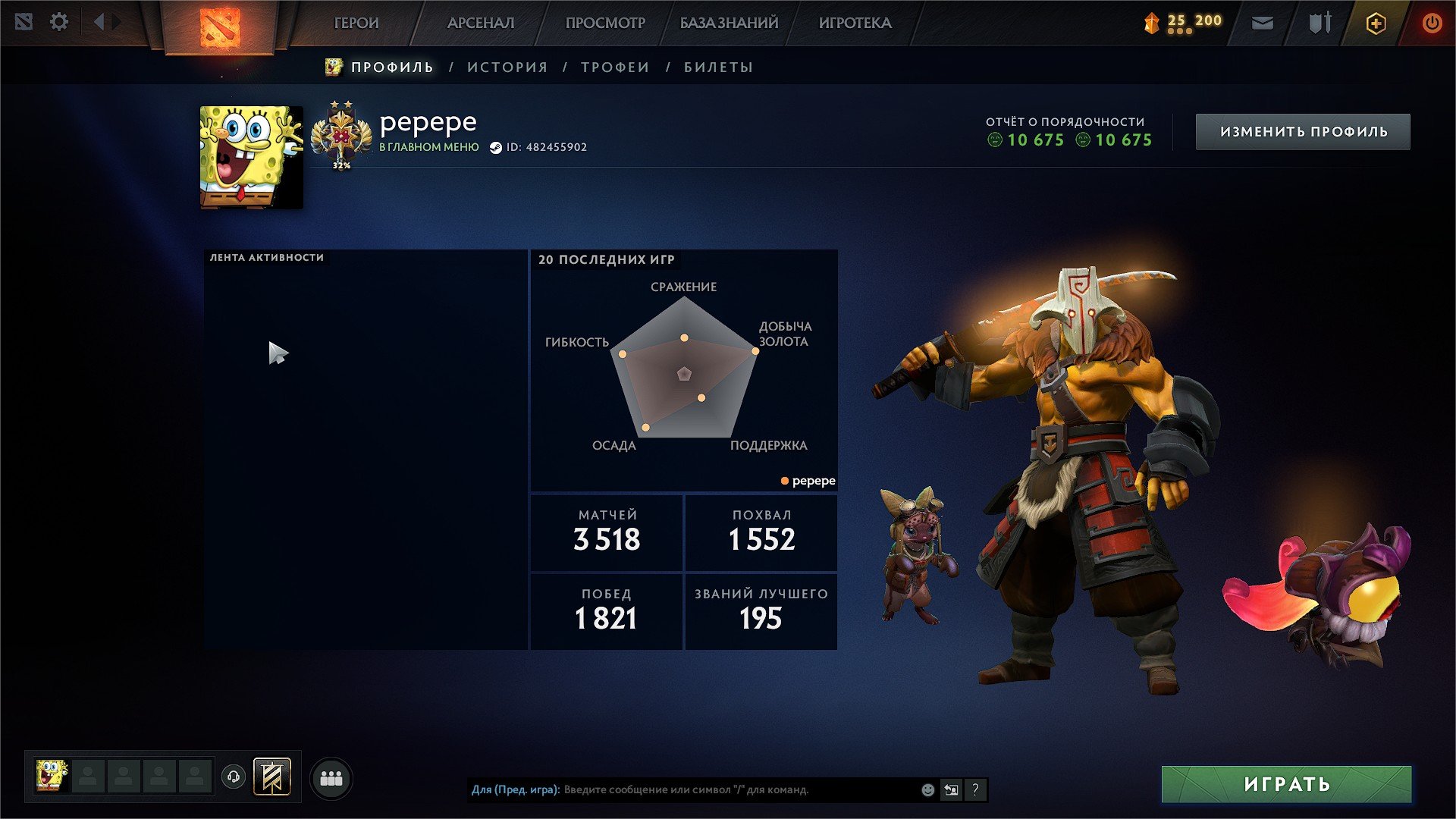Image resolution: width=1456 pixels, height=819 pixels.
Task: Click the Dota 2 logo icon
Action: 219,29
